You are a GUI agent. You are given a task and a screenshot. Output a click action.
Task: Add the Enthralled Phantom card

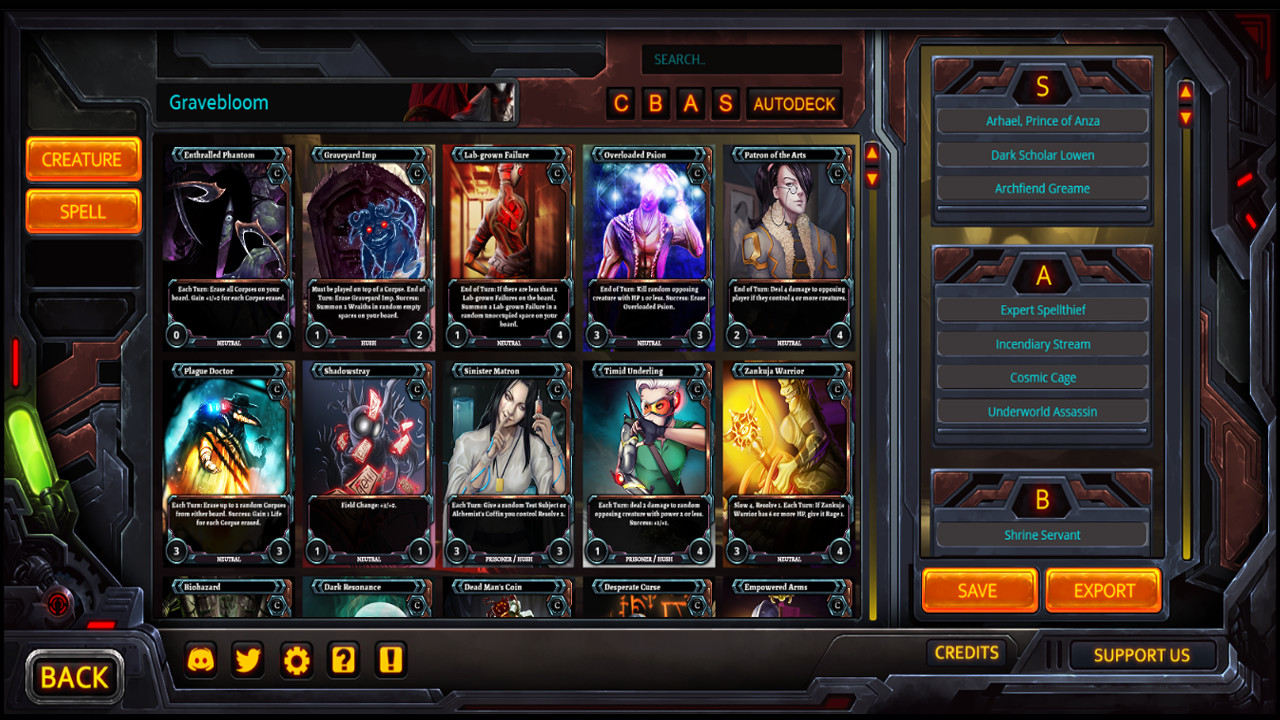click(x=229, y=248)
